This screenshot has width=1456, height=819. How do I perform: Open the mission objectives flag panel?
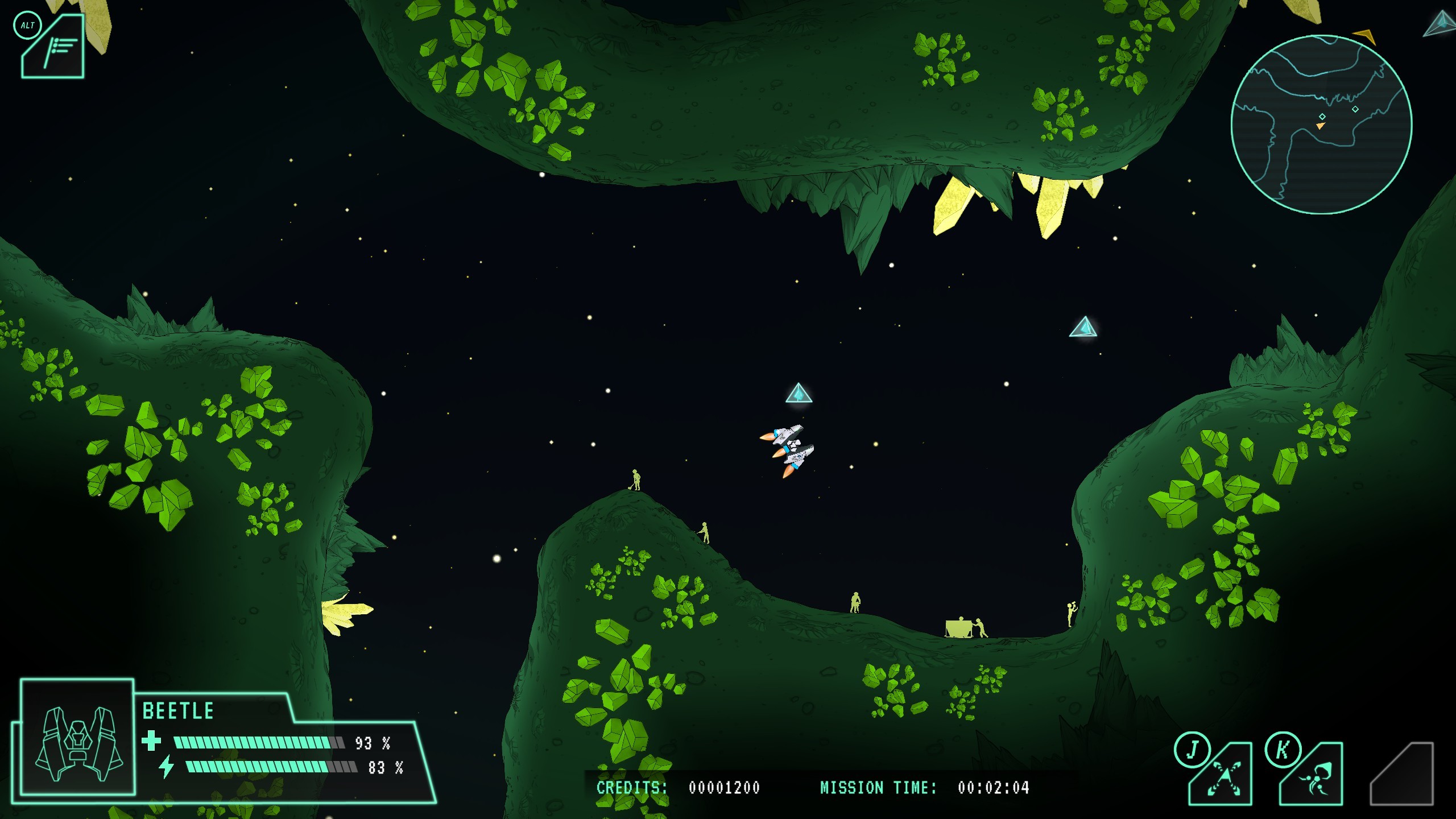coord(55,48)
